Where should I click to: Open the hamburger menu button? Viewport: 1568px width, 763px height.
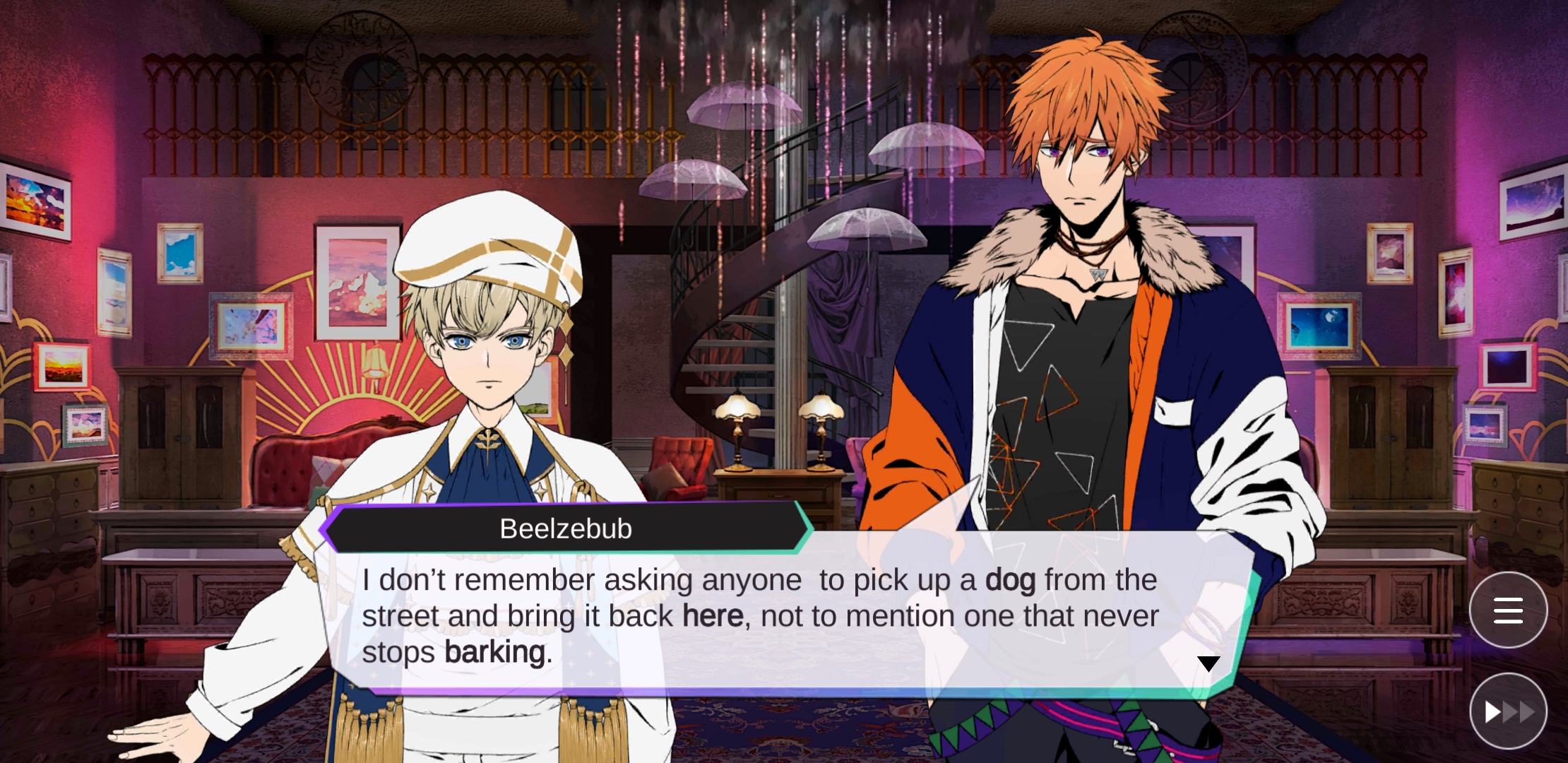click(1508, 610)
